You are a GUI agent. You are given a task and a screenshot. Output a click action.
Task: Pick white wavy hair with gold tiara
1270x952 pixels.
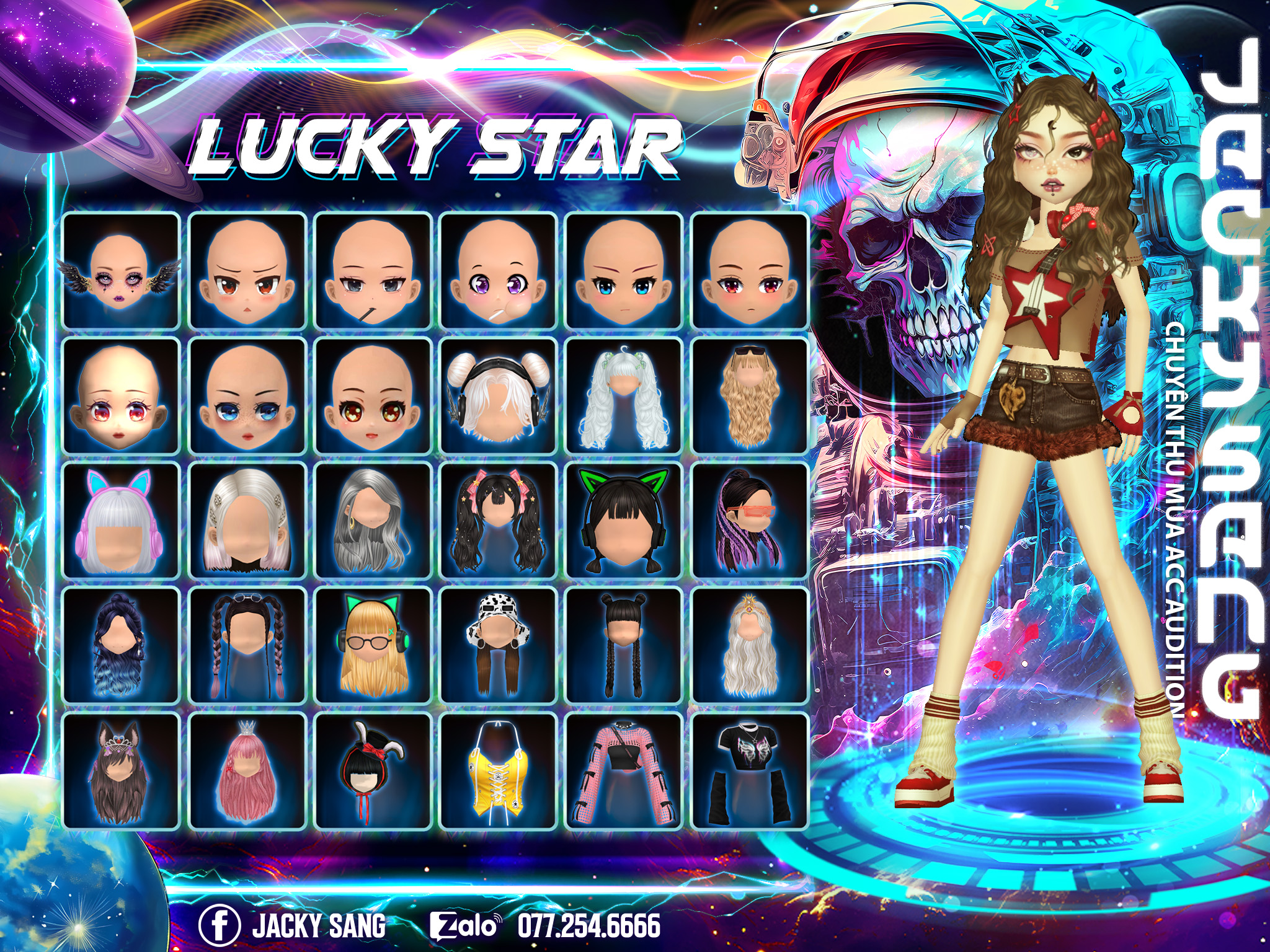coord(750,645)
